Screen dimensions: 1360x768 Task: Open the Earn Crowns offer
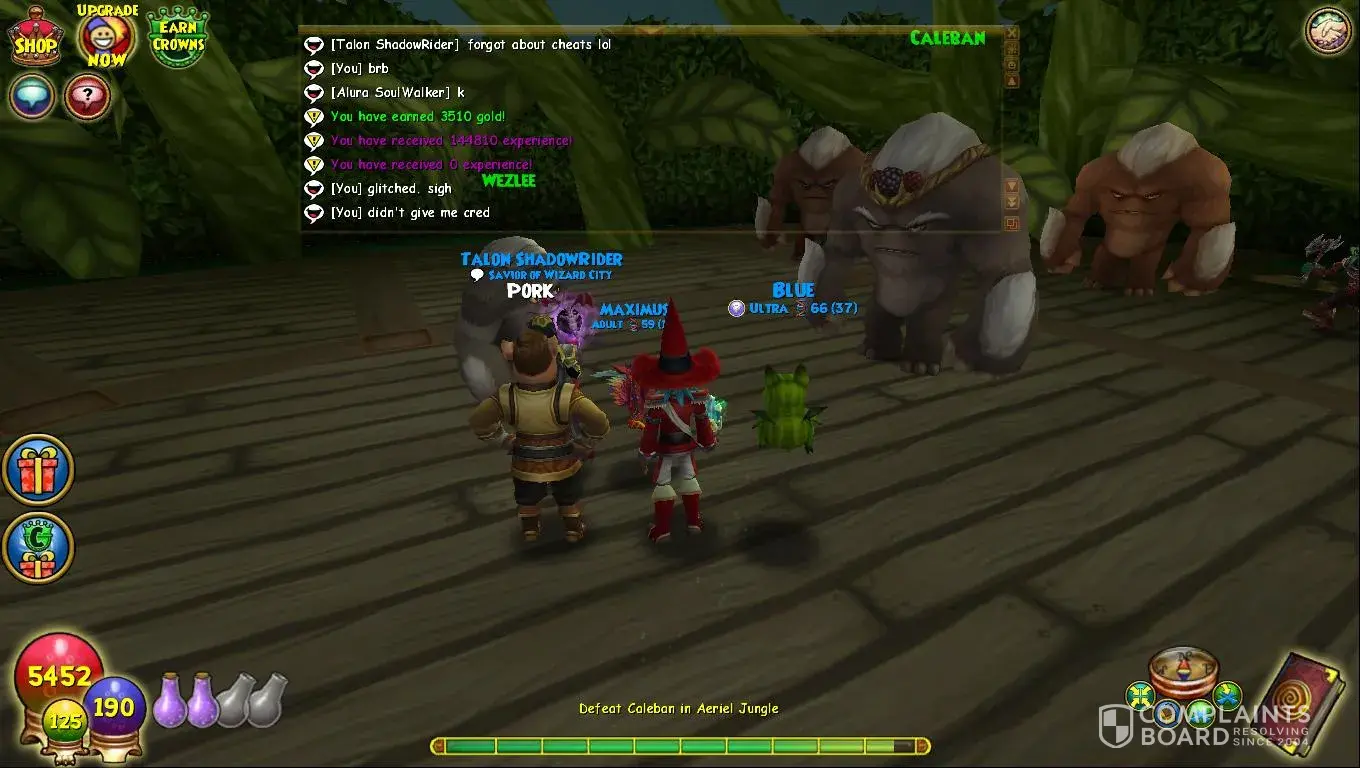click(178, 38)
